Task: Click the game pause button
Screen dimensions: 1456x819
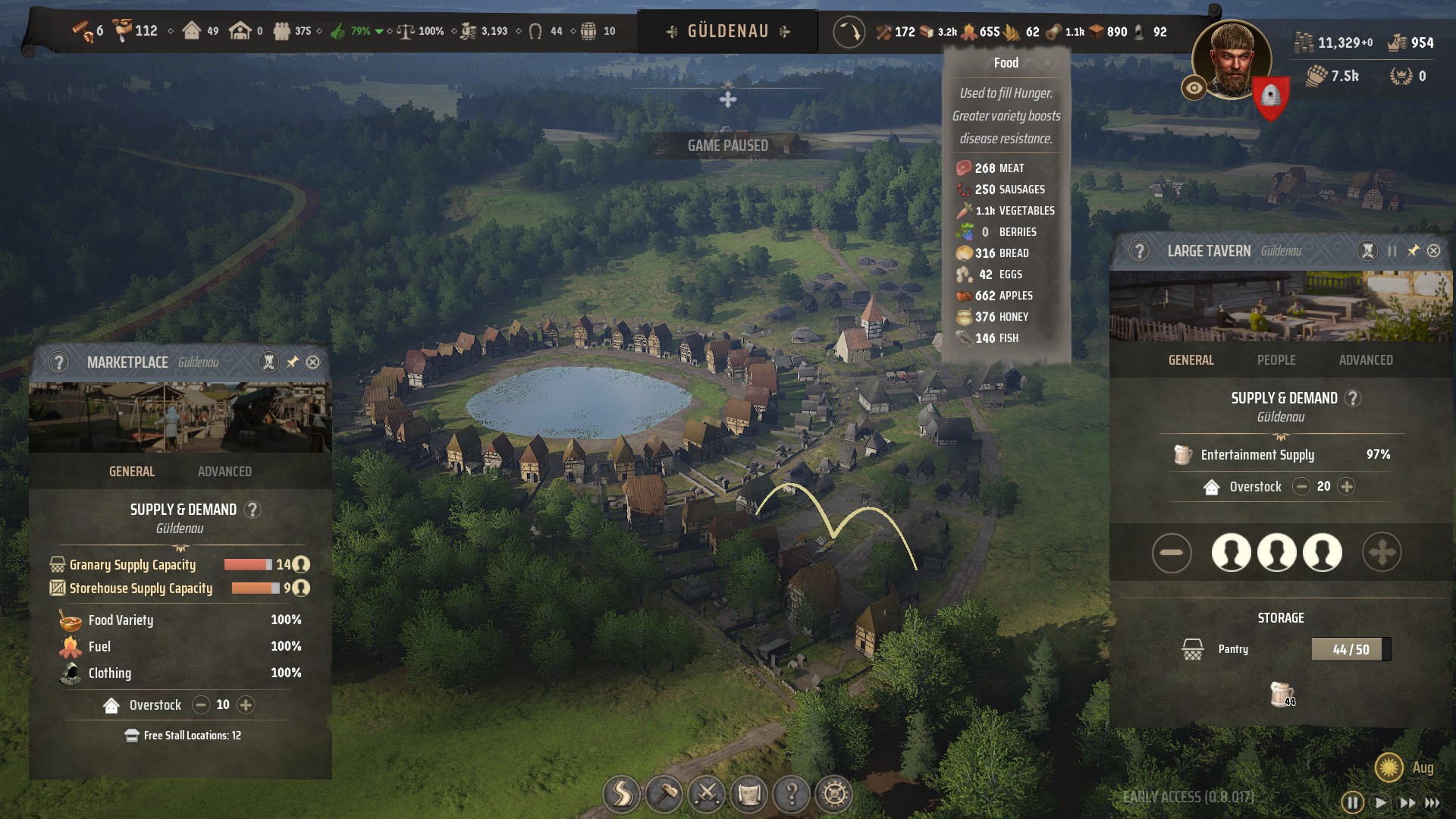Action: click(x=1352, y=802)
